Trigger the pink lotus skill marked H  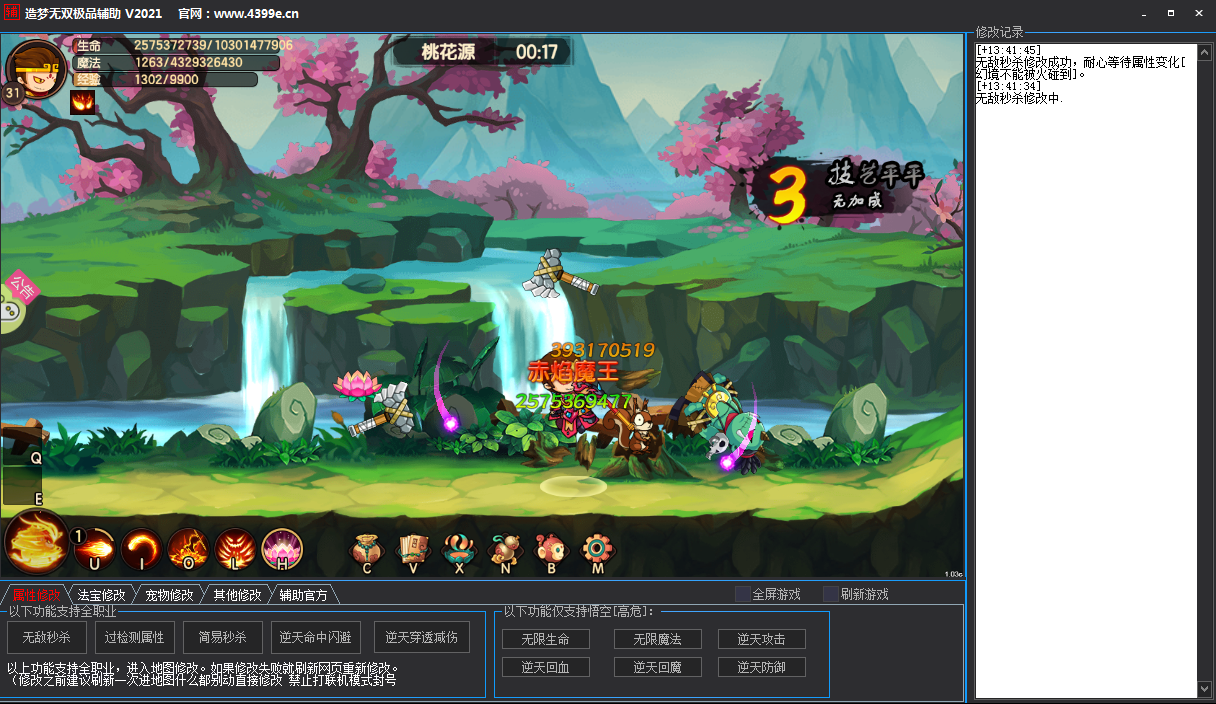(x=282, y=548)
